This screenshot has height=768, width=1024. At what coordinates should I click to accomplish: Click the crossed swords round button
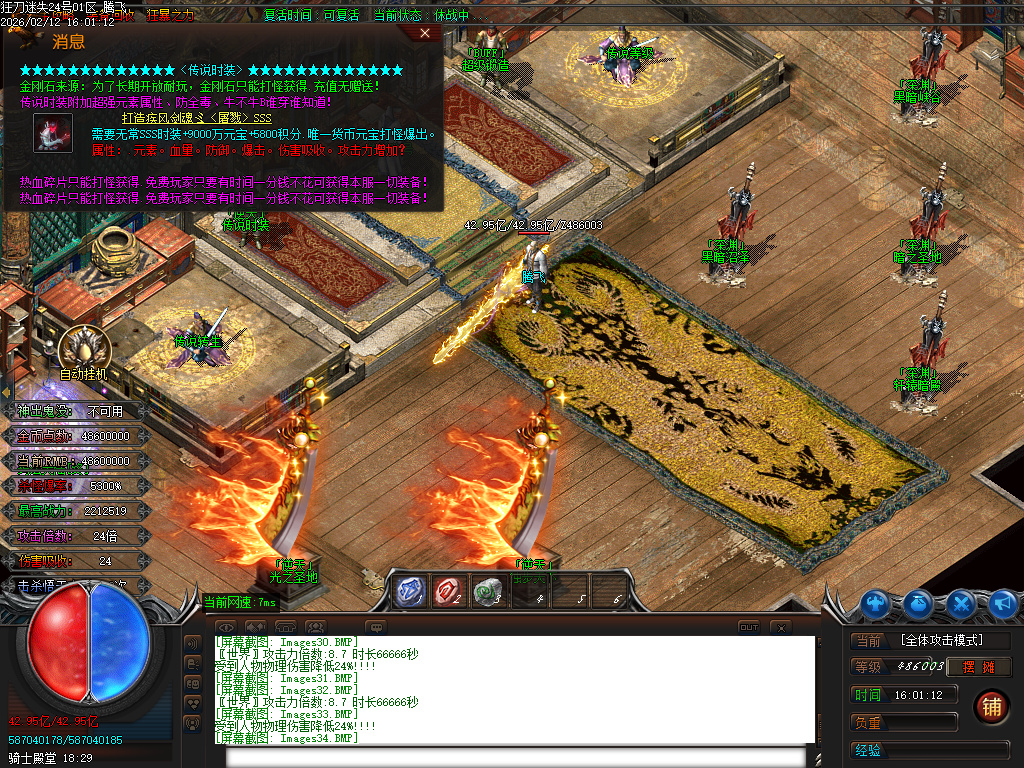click(961, 603)
